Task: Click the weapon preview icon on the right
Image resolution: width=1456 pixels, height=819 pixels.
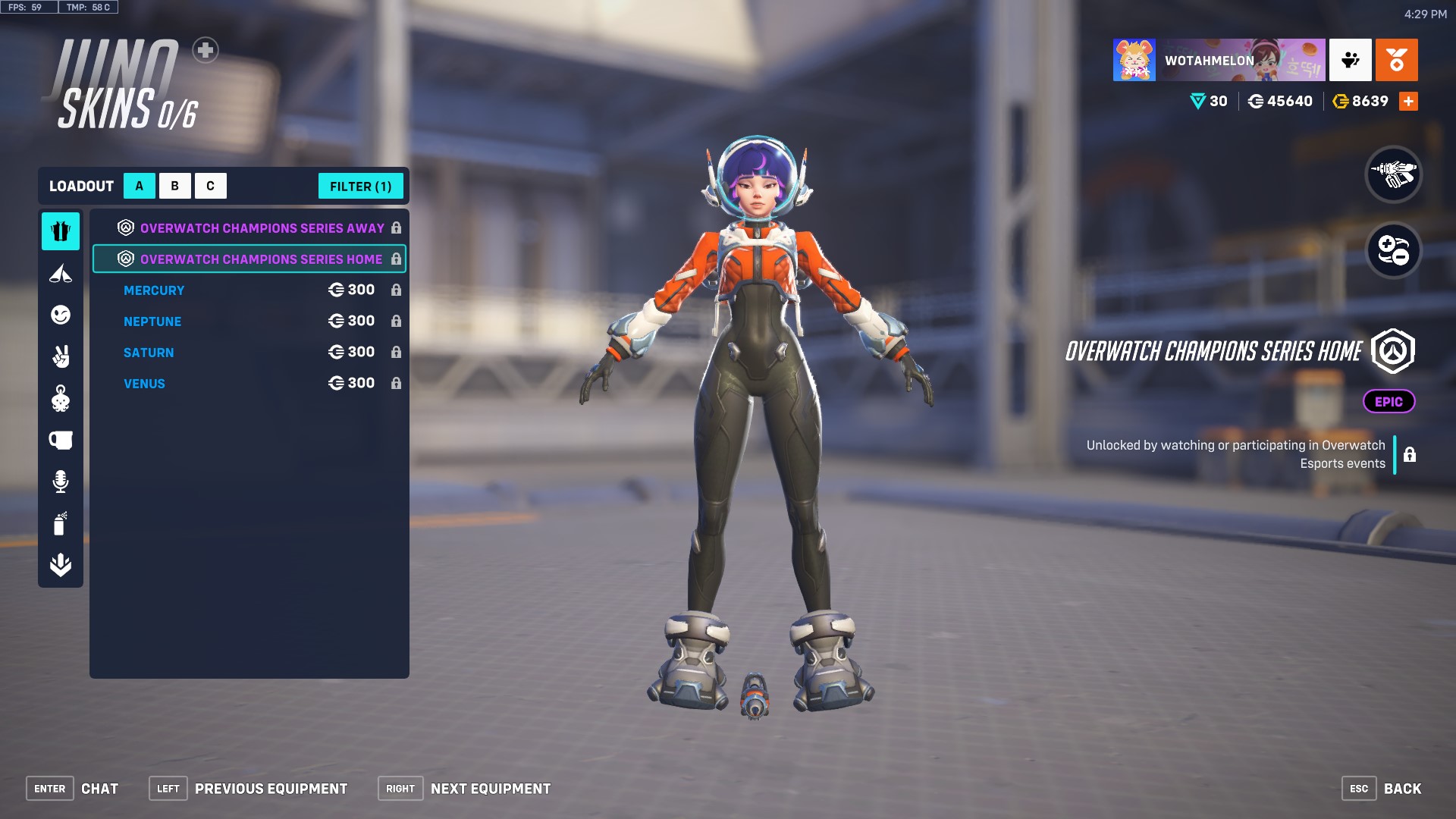Action: pyautogui.click(x=1395, y=176)
